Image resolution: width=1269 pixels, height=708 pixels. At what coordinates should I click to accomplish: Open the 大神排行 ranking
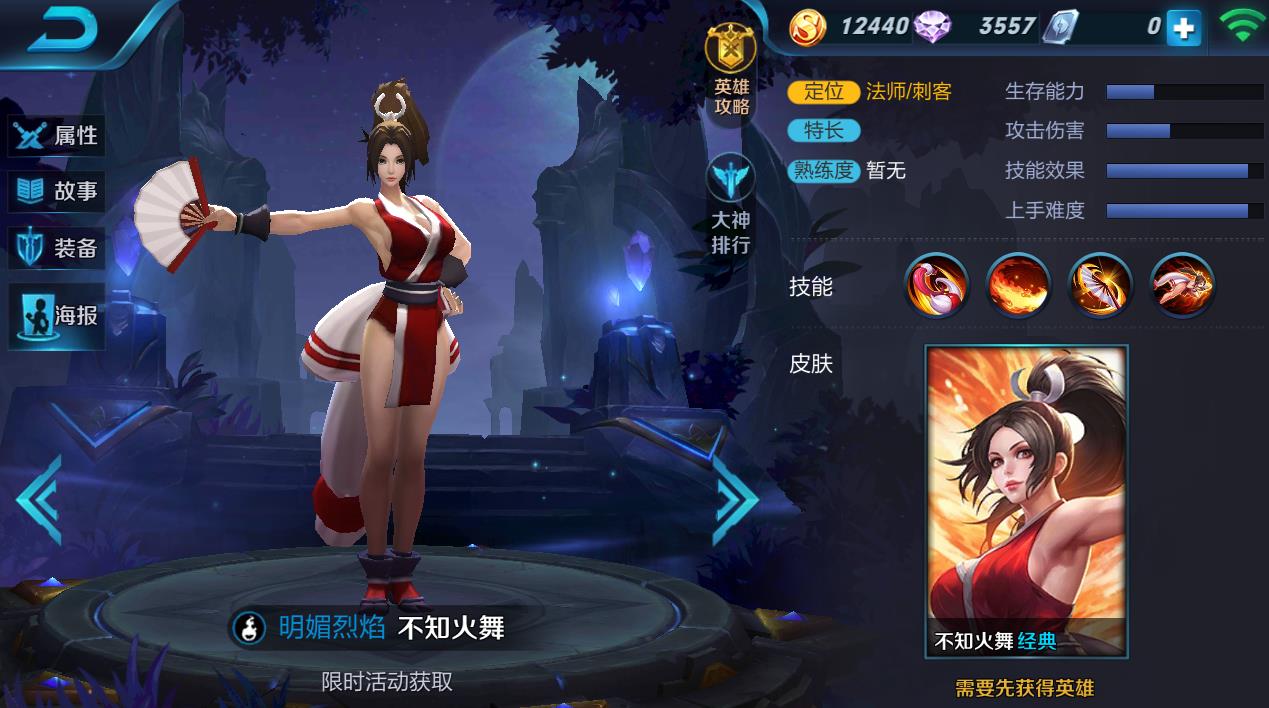pyautogui.click(x=731, y=205)
